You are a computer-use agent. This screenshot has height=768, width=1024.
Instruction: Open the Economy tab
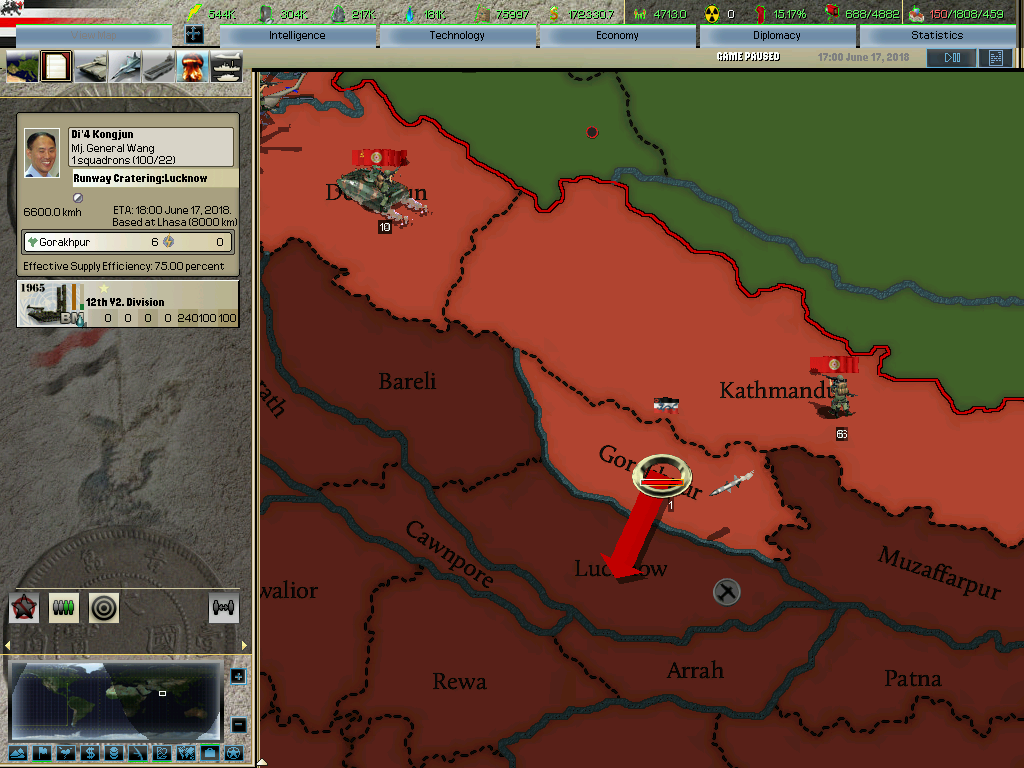tap(617, 35)
